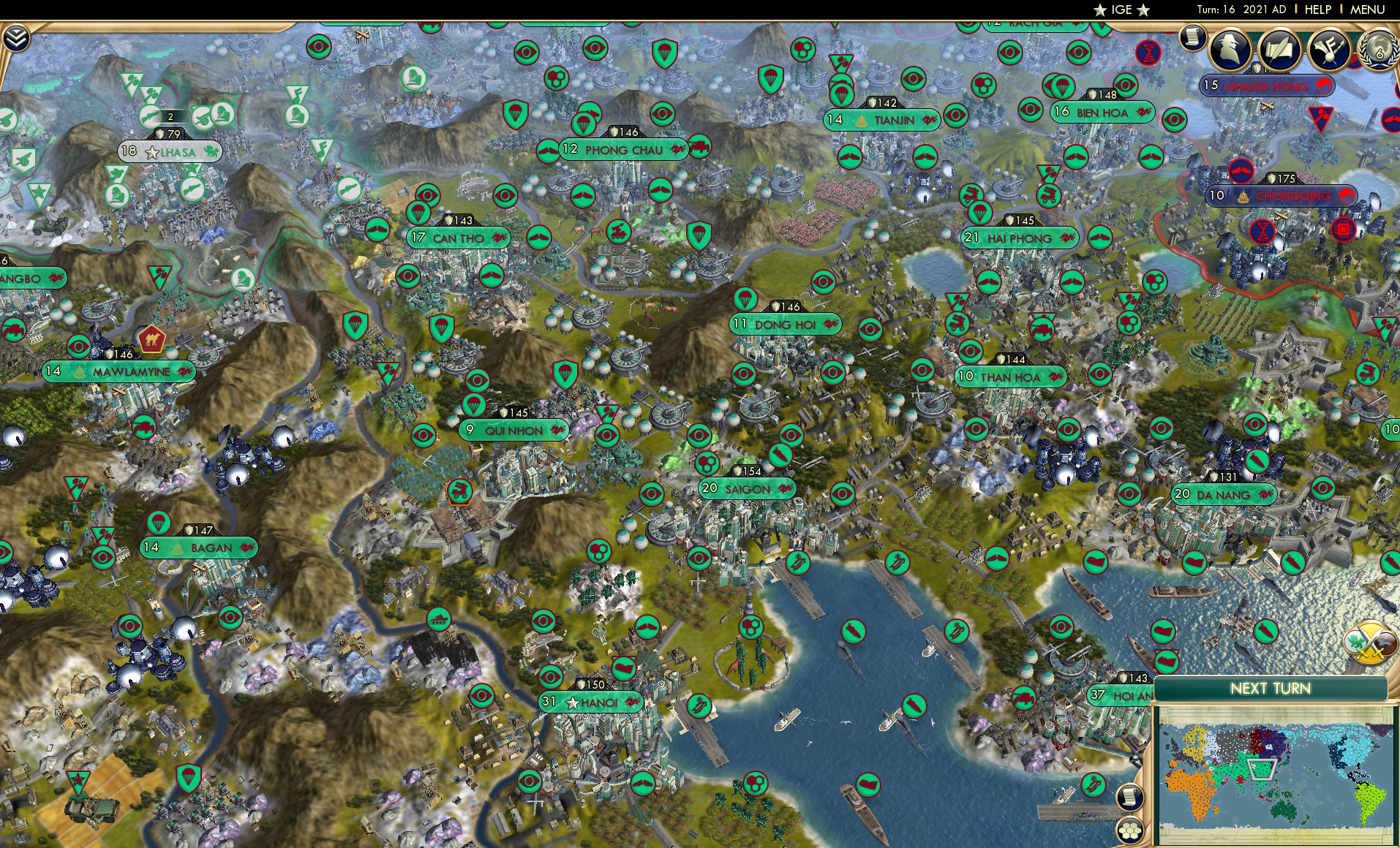Click the notification log scroll above the hex icon
This screenshot has height=848, width=1400.
click(x=1129, y=798)
